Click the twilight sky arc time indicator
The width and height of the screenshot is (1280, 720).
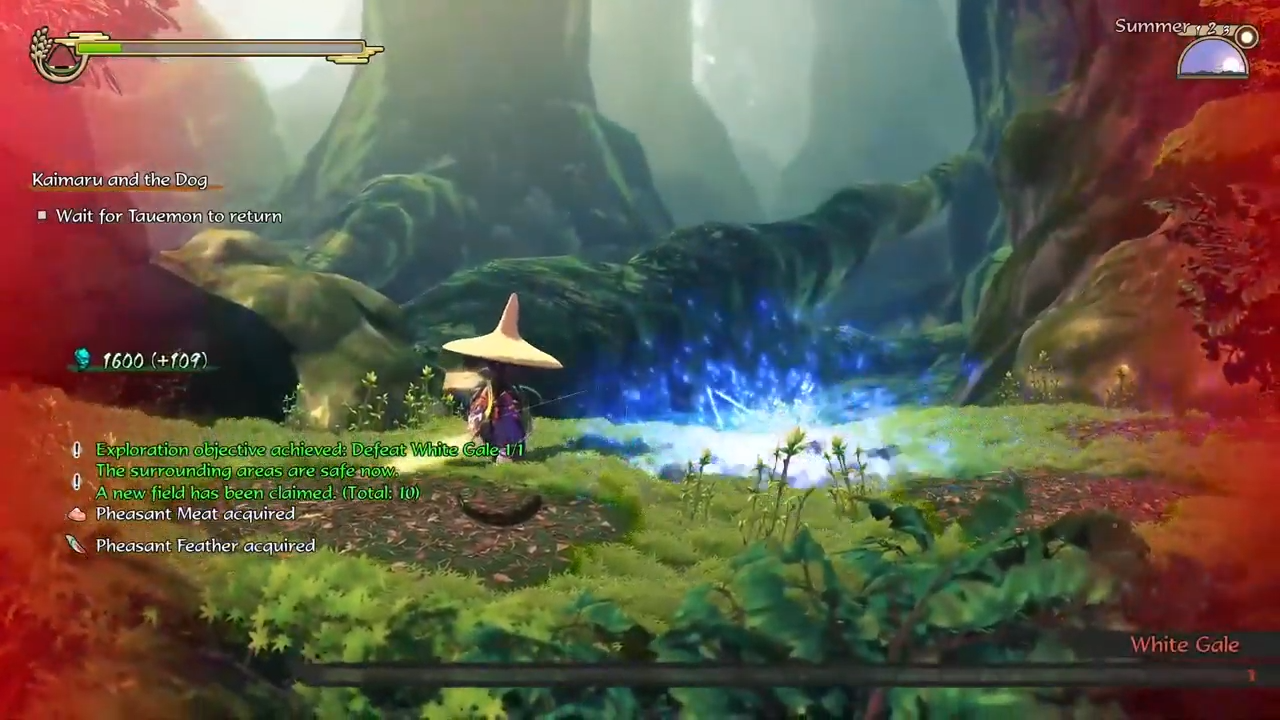tap(1211, 57)
